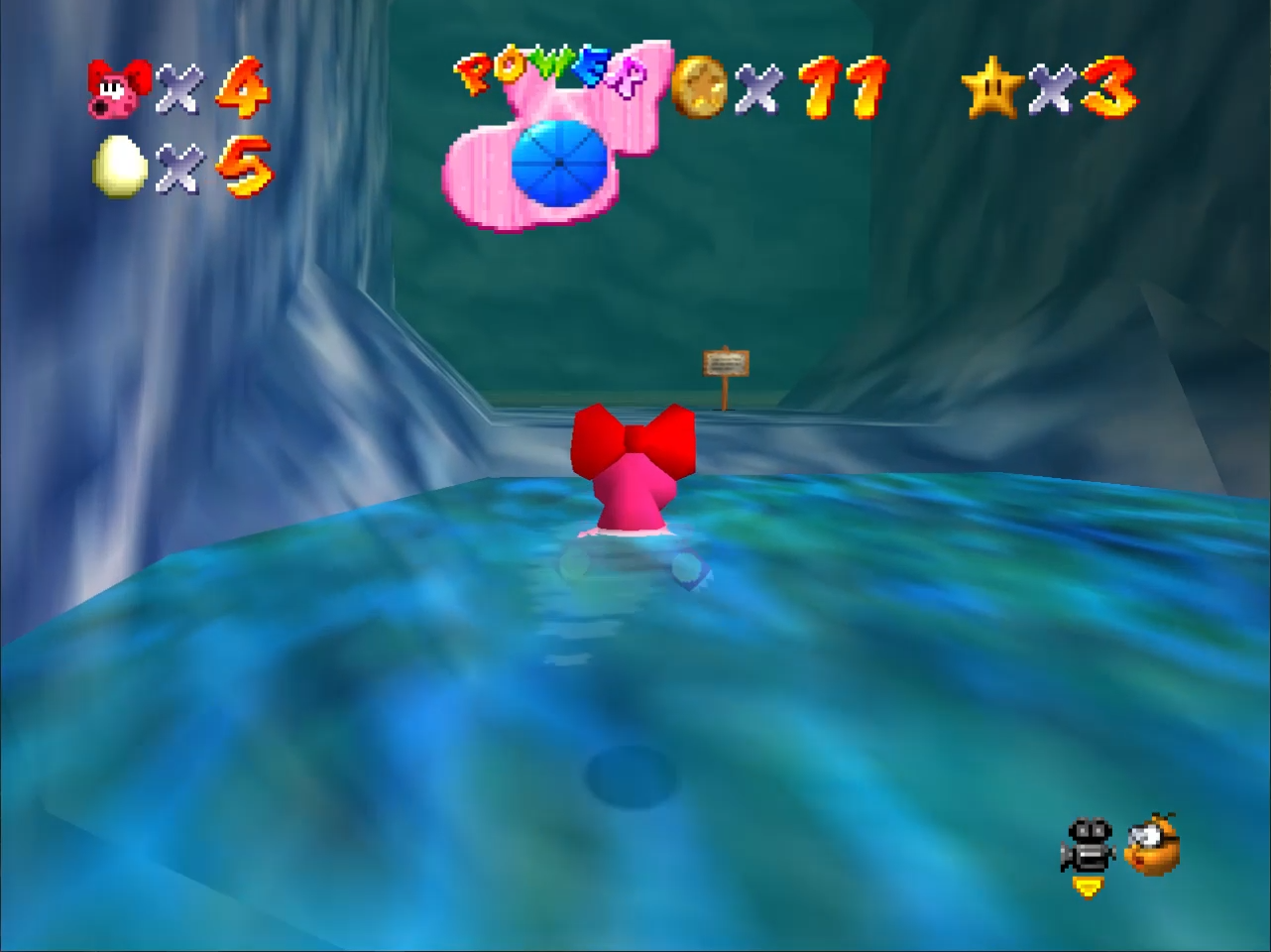Click the movie camera Lakitu cam icon
The image size is (1271, 952).
pos(1087,845)
